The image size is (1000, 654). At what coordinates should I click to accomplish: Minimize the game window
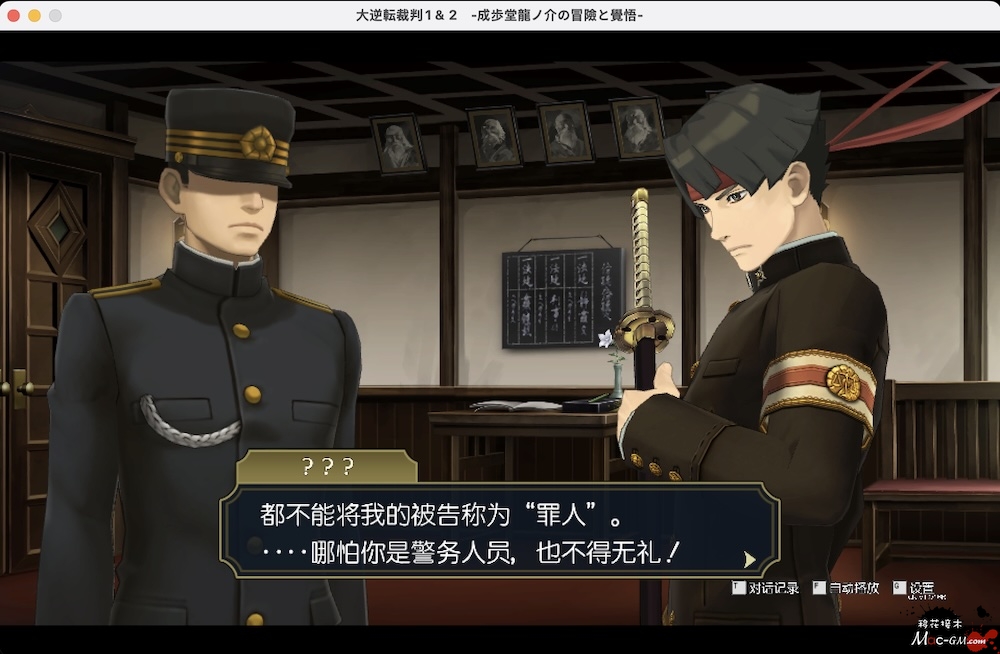click(34, 16)
